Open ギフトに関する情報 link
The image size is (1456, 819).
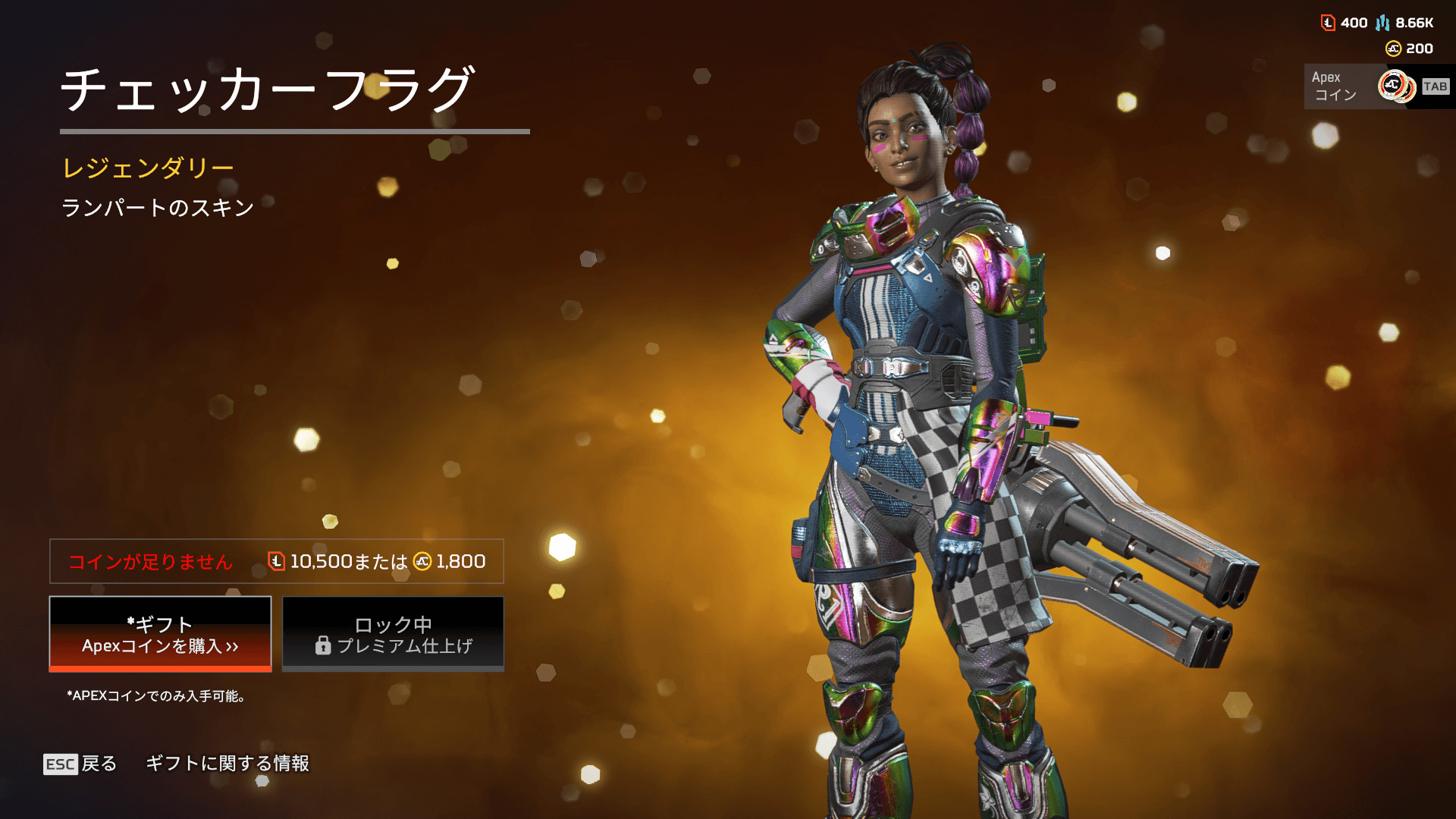click(x=227, y=764)
